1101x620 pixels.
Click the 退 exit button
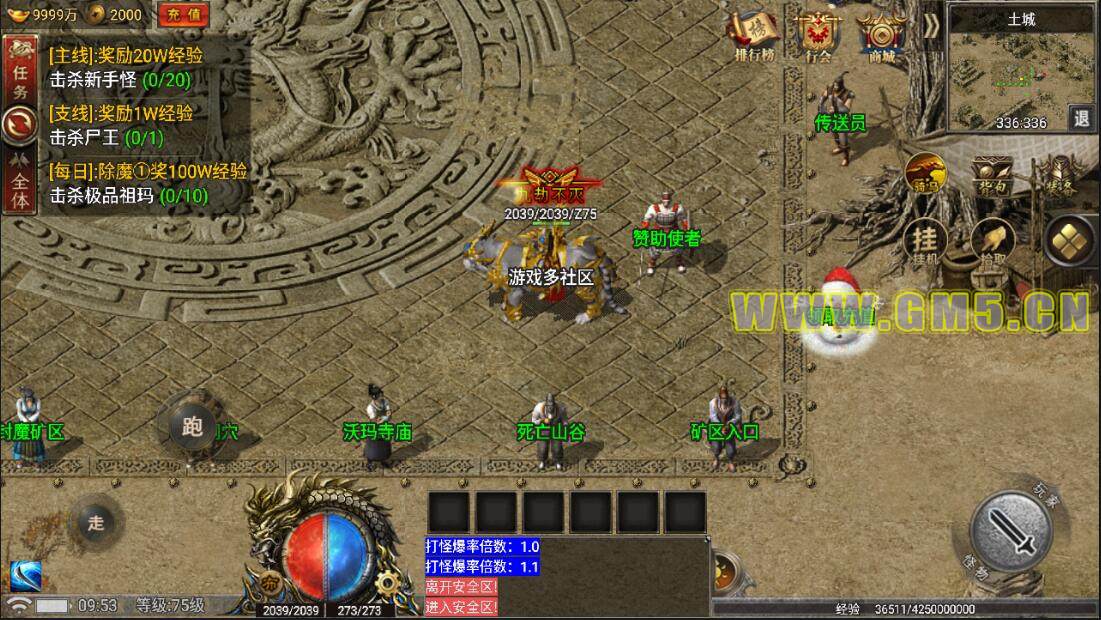[1081, 118]
